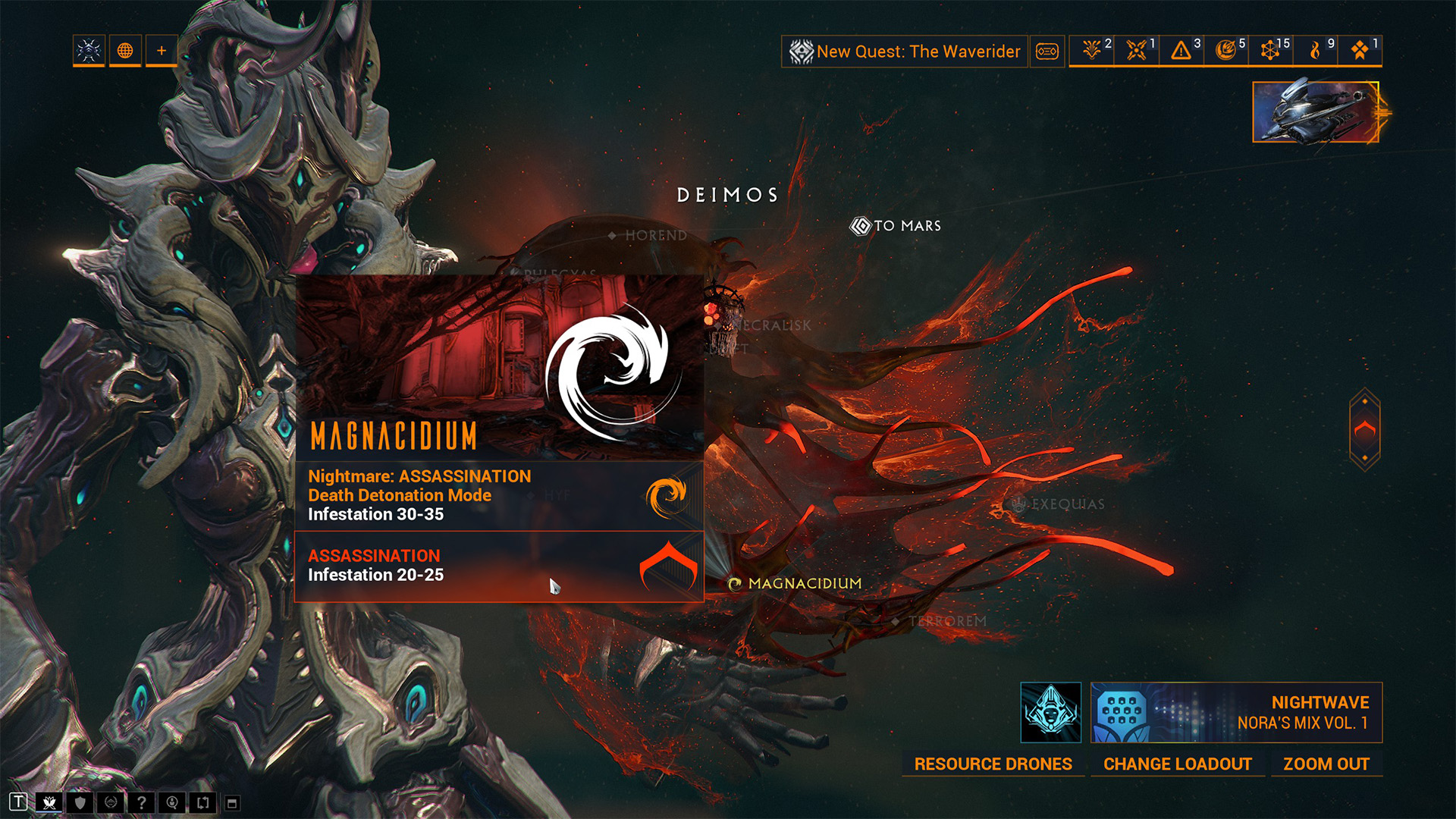
Task: Open the New Quest: The Waverider notification
Action: [x=905, y=52]
